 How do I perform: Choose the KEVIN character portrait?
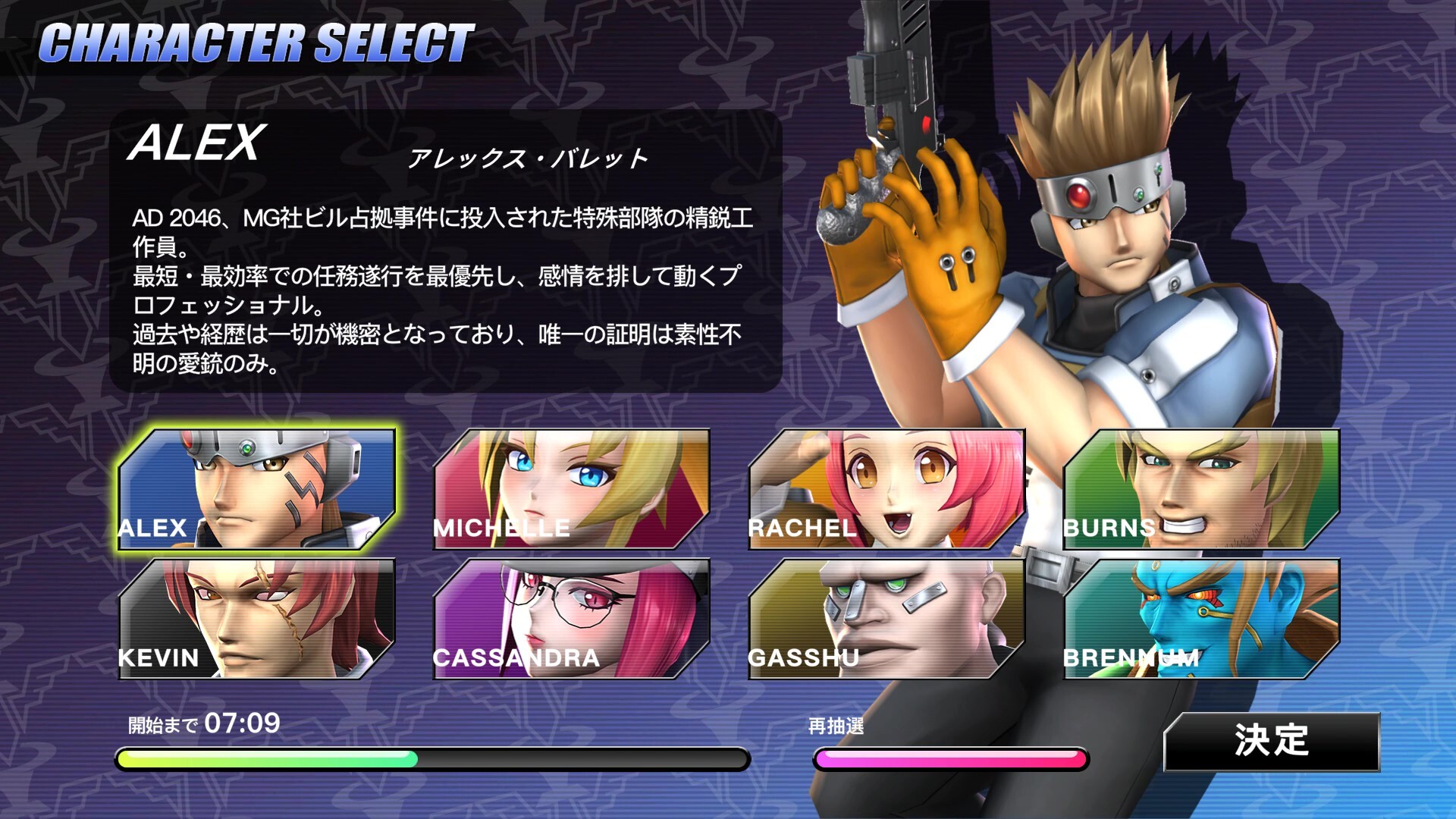256,619
